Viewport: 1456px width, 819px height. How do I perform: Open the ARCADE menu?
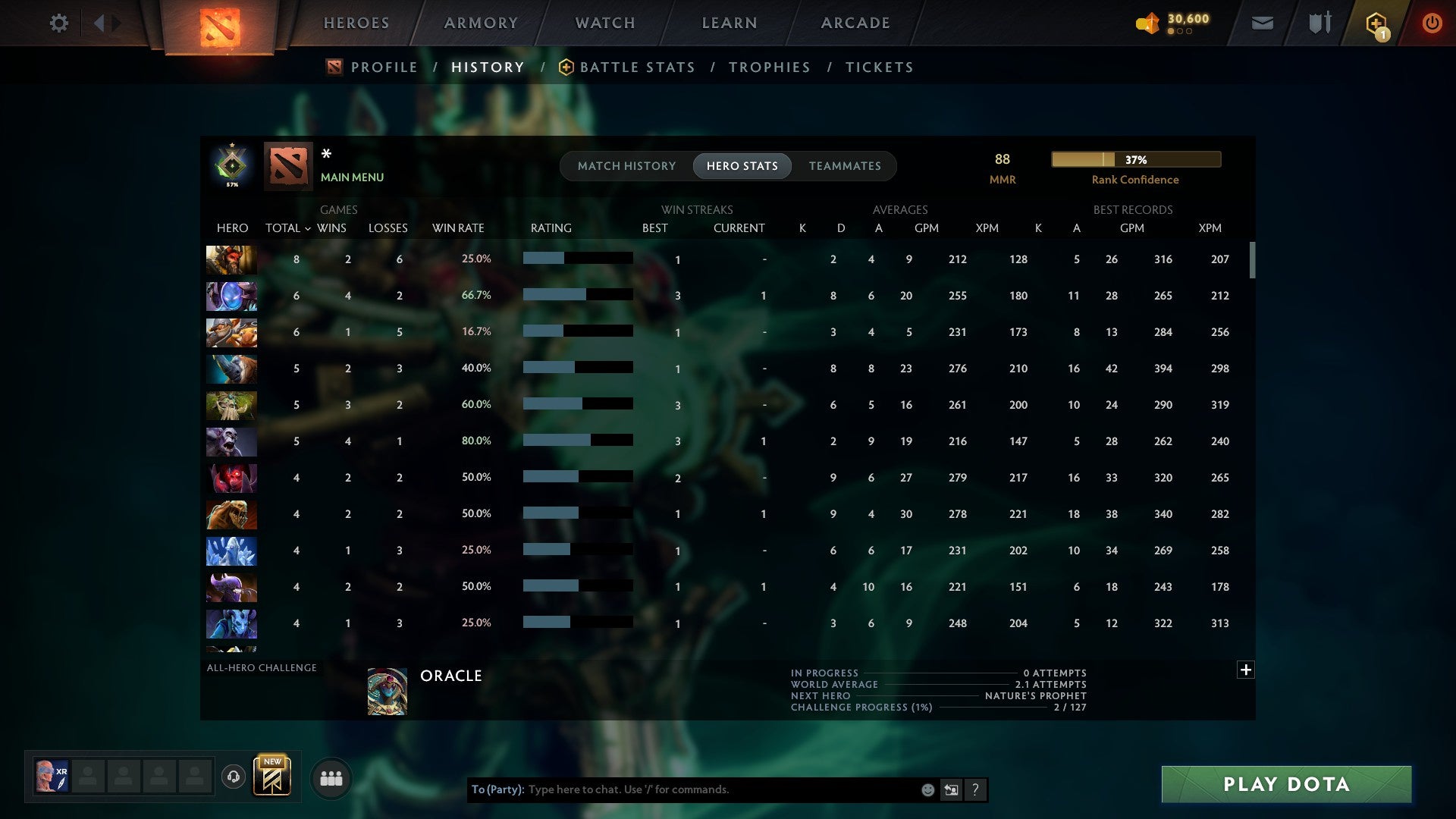coord(855,23)
